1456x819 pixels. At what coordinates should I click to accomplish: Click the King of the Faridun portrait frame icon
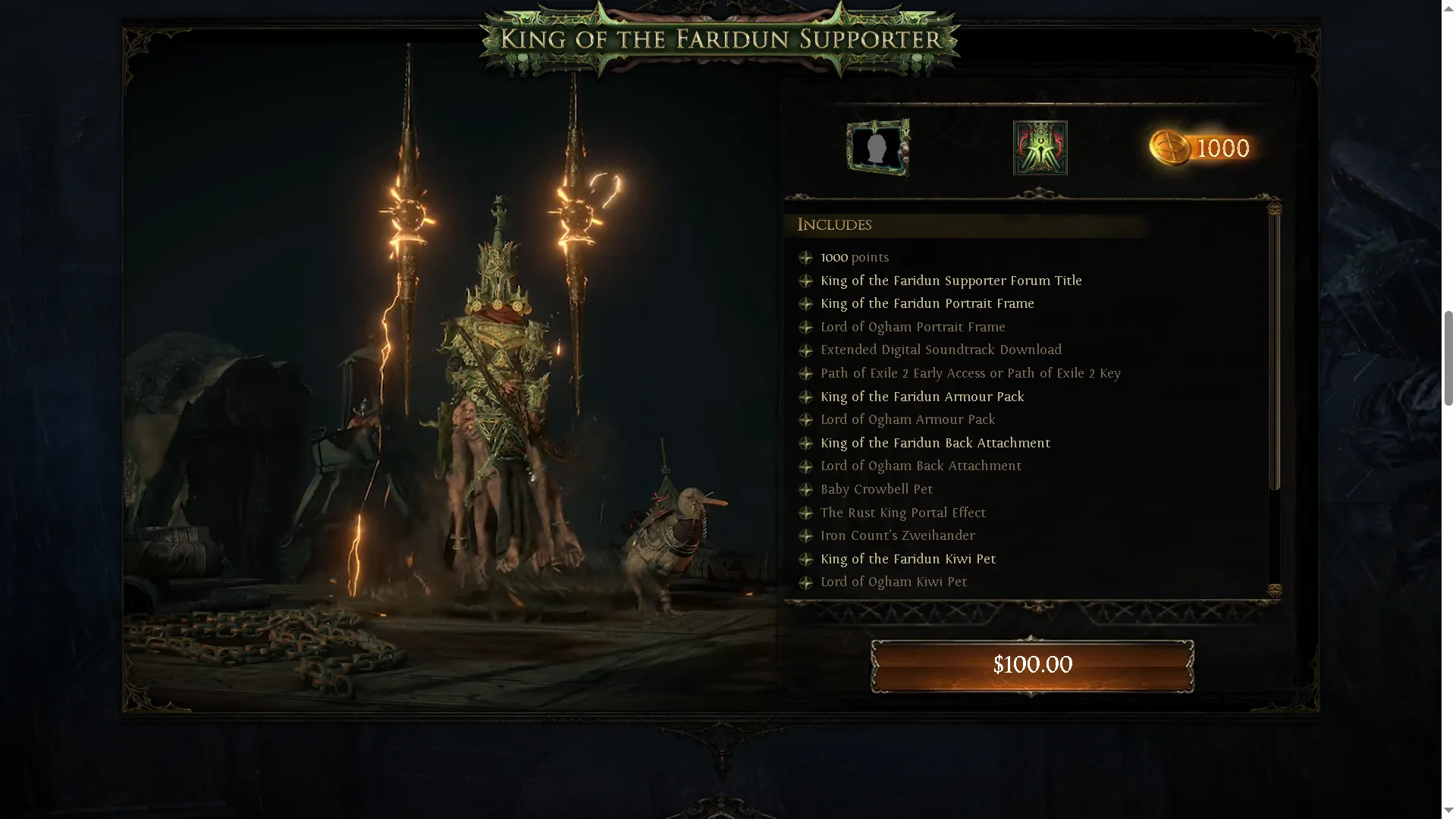pyautogui.click(x=877, y=147)
